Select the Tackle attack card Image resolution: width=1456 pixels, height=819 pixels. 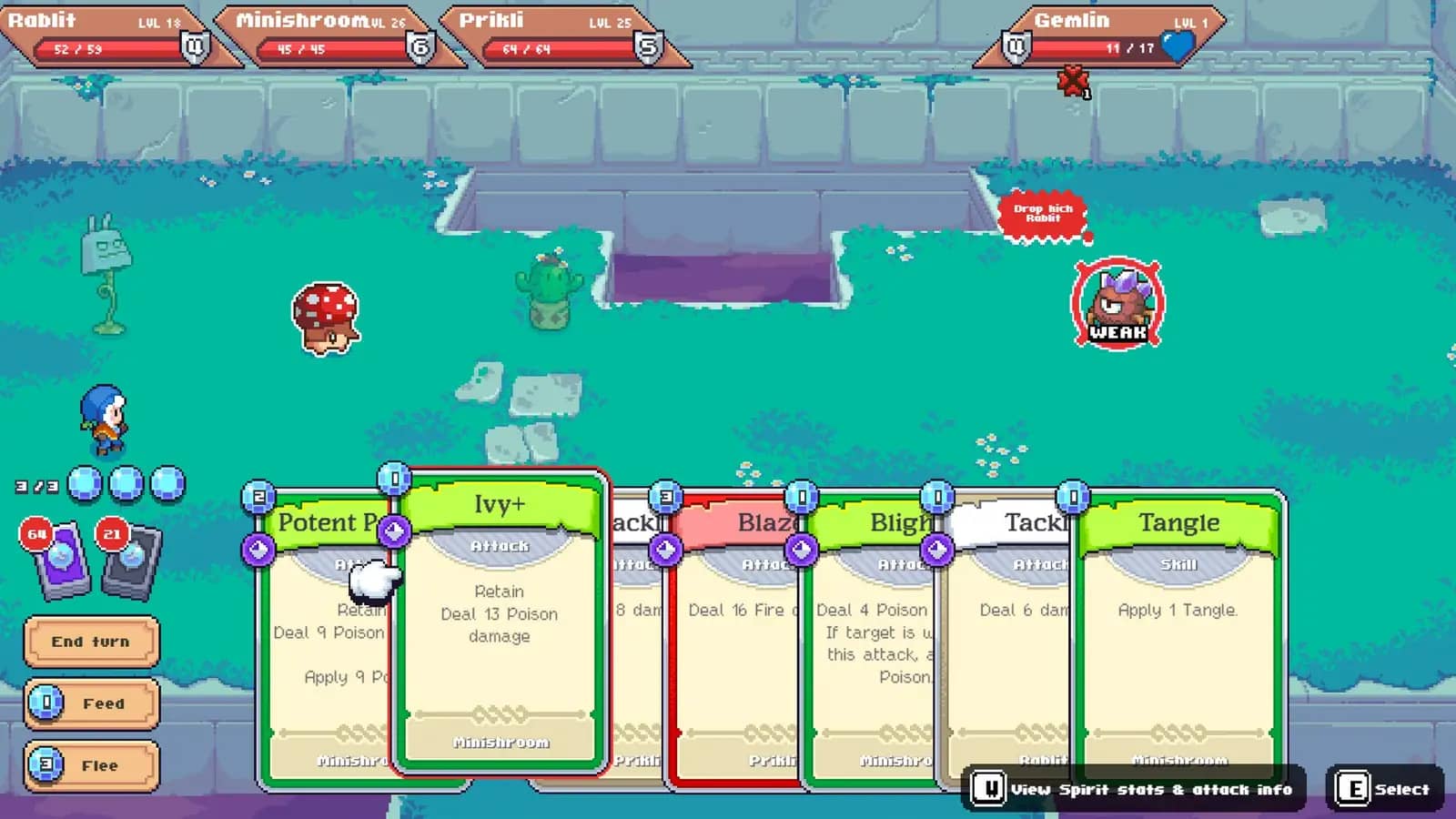point(1010,655)
